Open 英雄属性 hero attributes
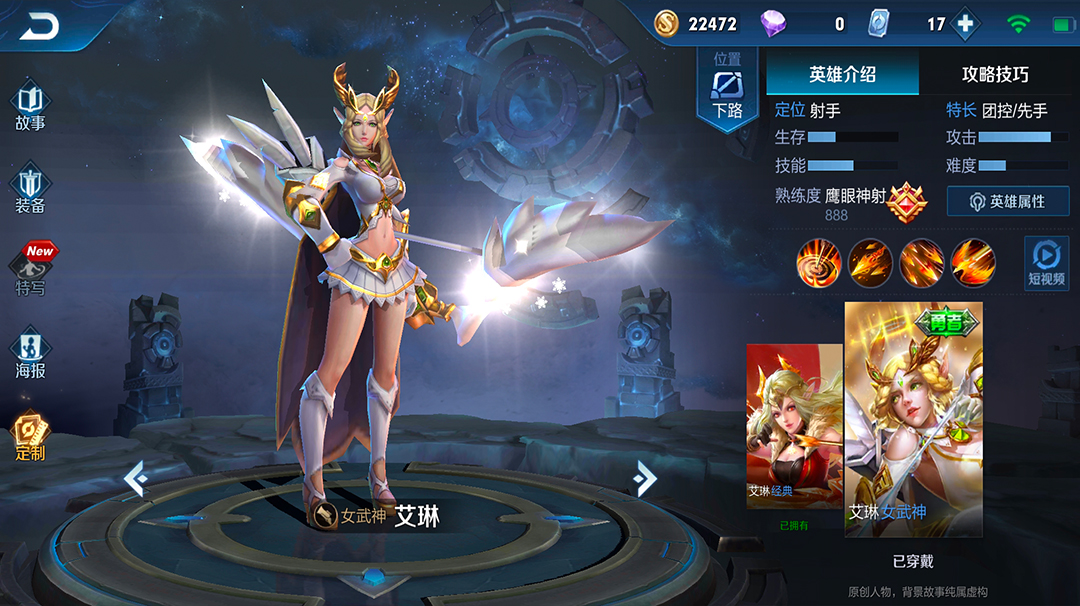Image resolution: width=1080 pixels, height=606 pixels. [1008, 201]
